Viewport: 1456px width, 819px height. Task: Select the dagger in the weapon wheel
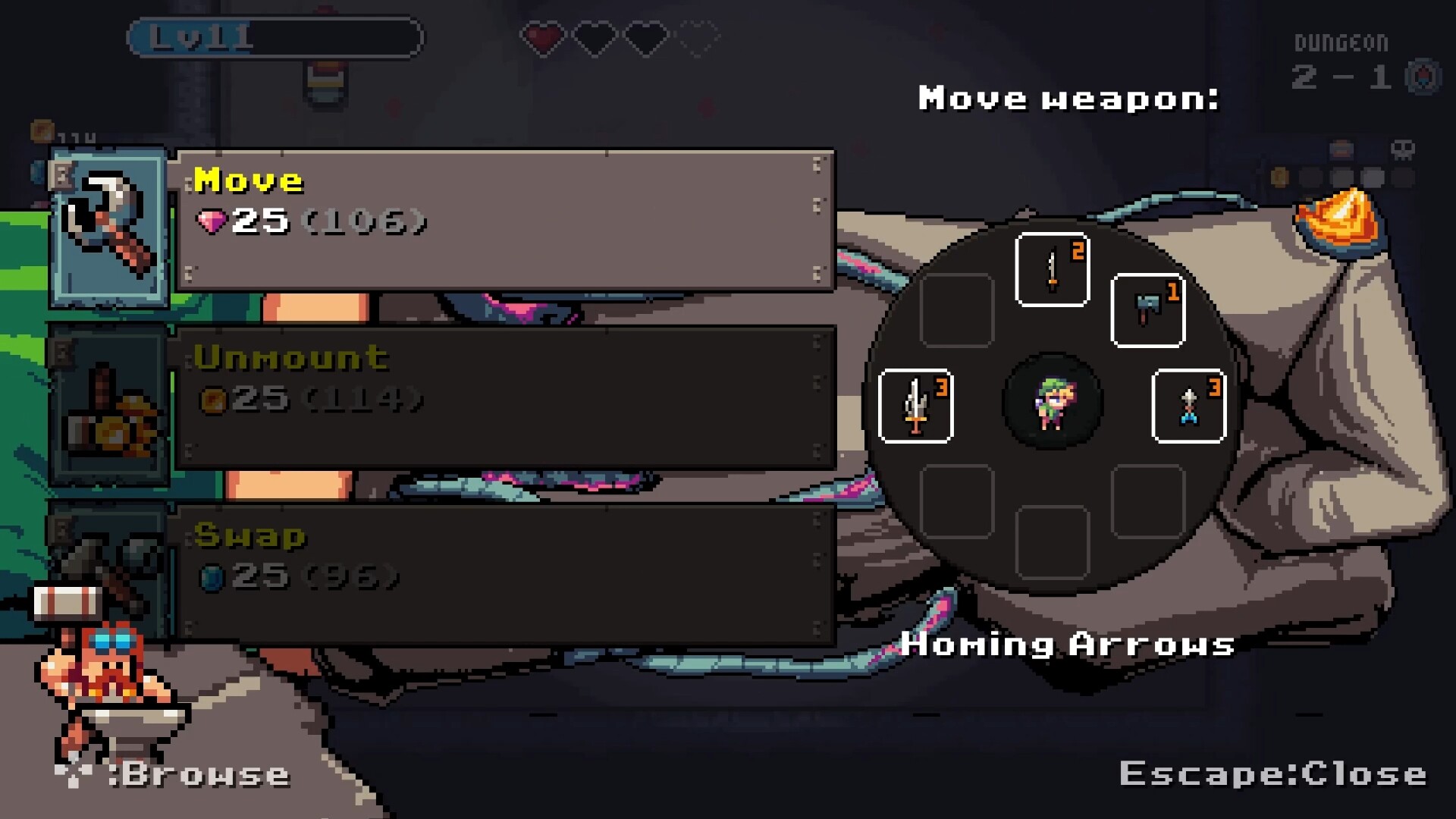(x=1051, y=267)
